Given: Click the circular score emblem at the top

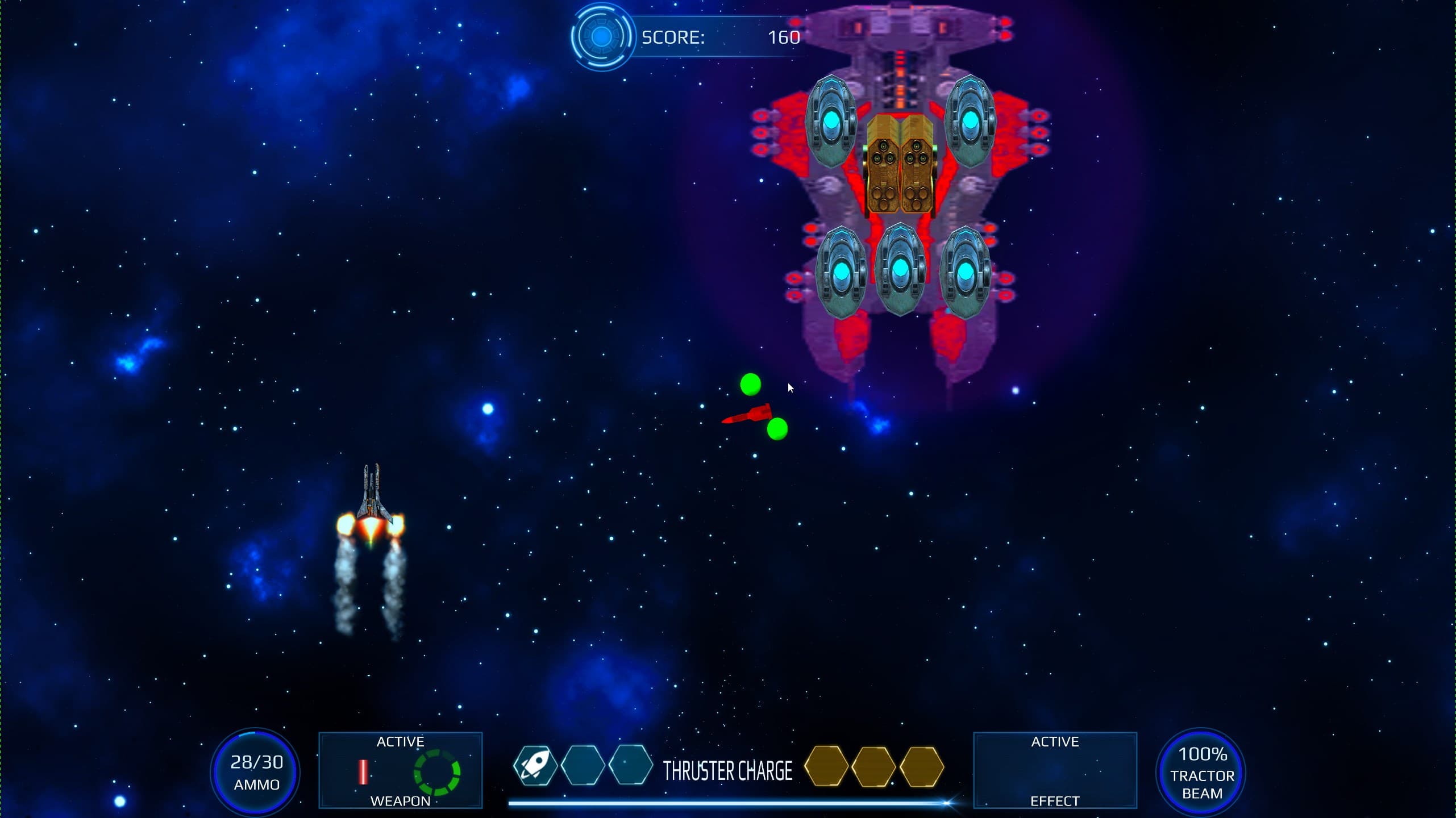Looking at the screenshot, I should pyautogui.click(x=601, y=37).
